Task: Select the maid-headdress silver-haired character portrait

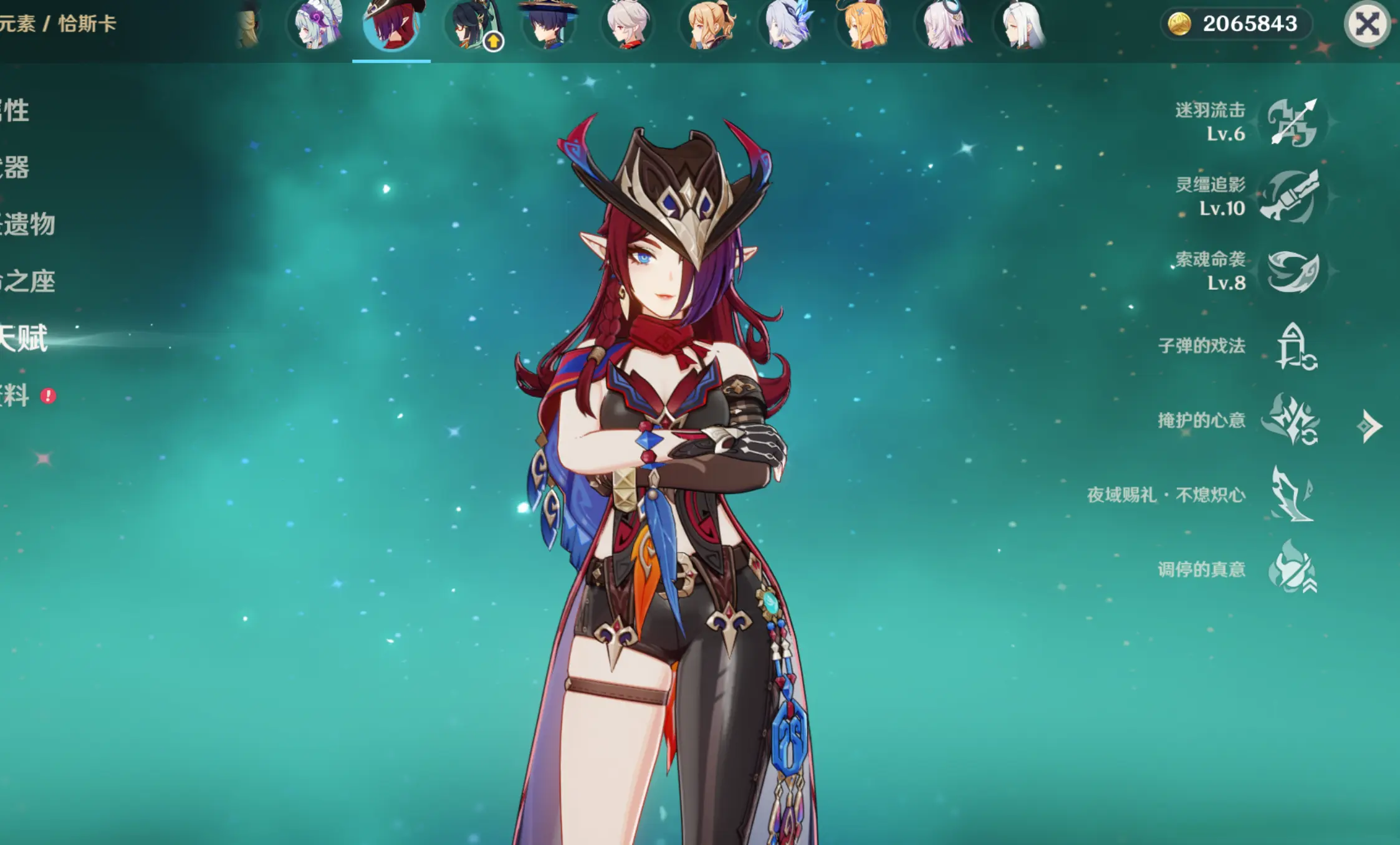Action: click(317, 26)
